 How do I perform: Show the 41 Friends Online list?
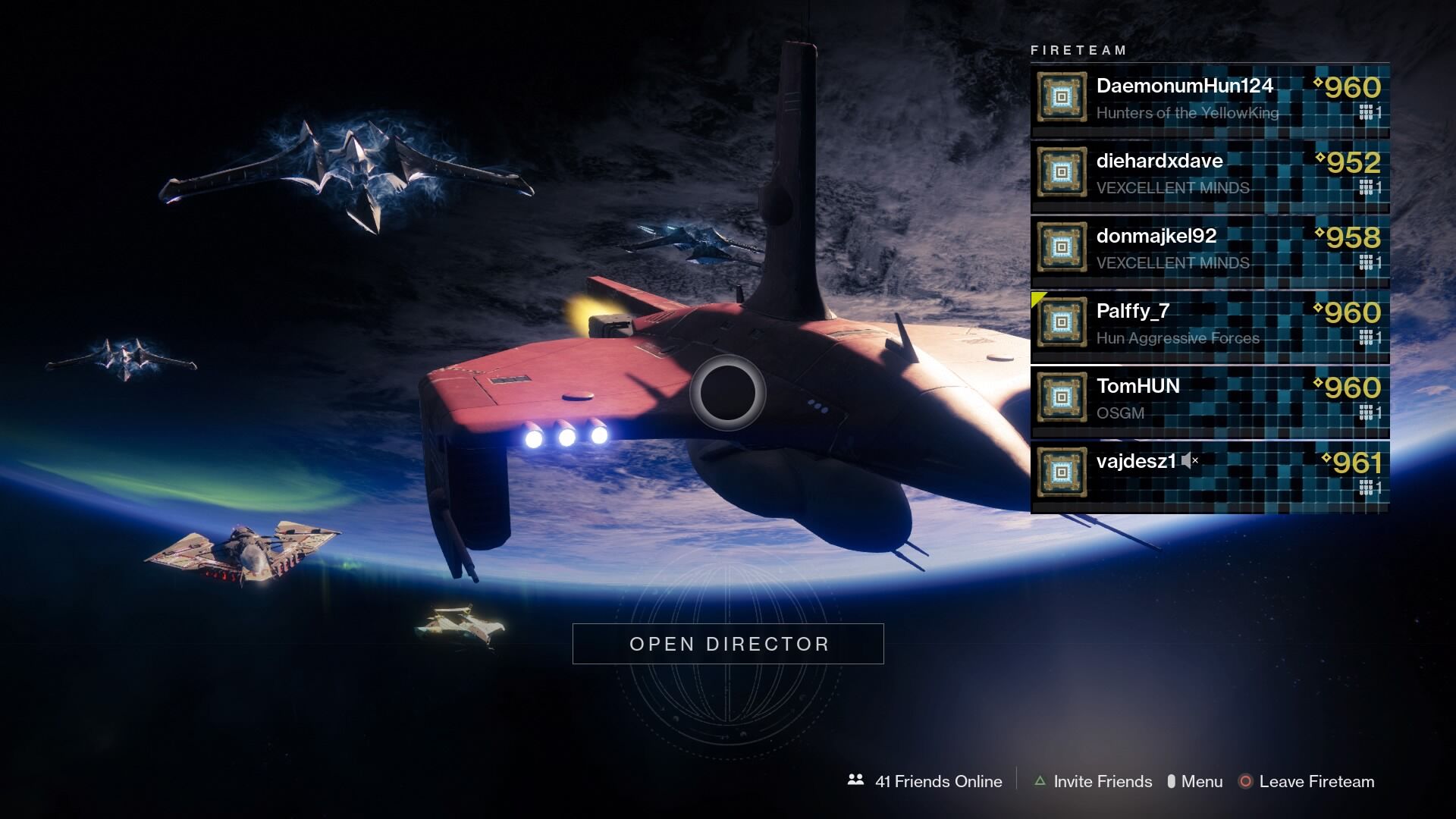pos(925,781)
